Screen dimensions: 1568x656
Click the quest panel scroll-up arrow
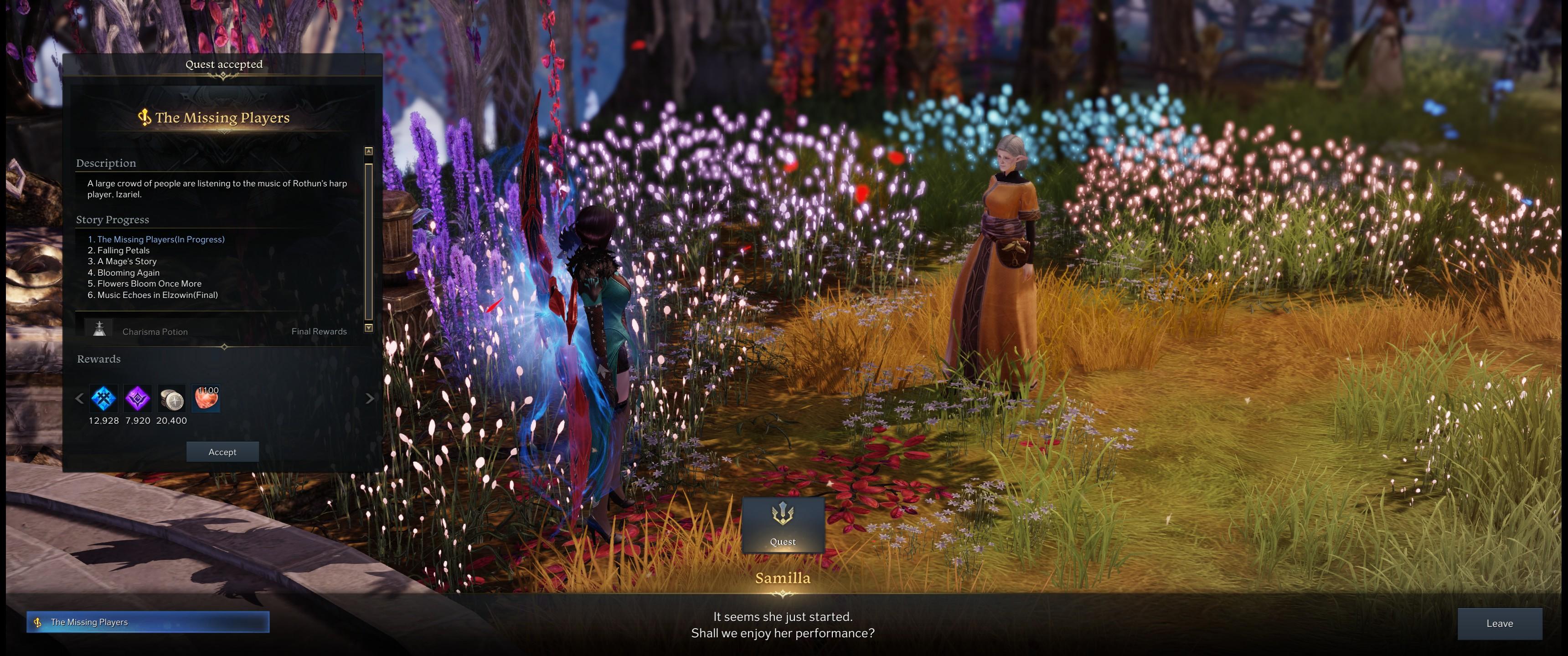coord(368,150)
